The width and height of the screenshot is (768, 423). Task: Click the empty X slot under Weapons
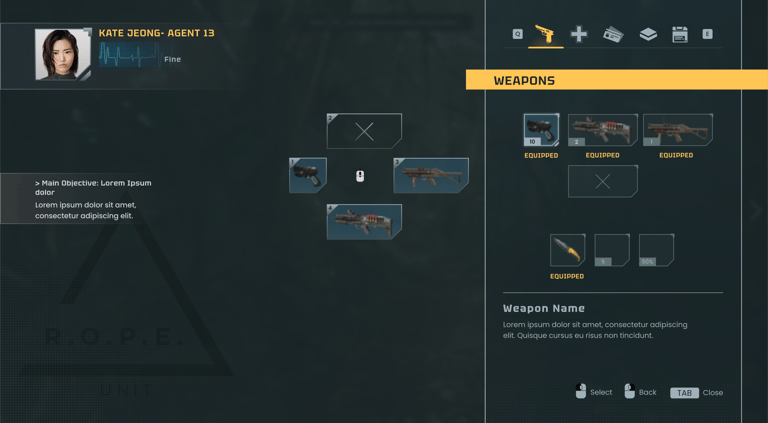tap(602, 182)
